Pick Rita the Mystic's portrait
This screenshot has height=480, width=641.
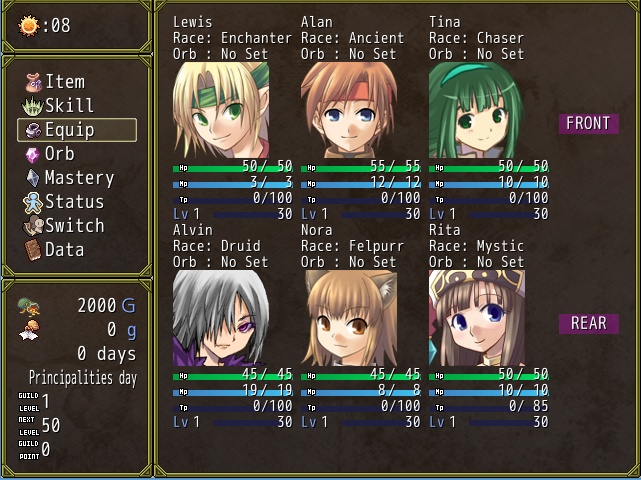(477, 318)
